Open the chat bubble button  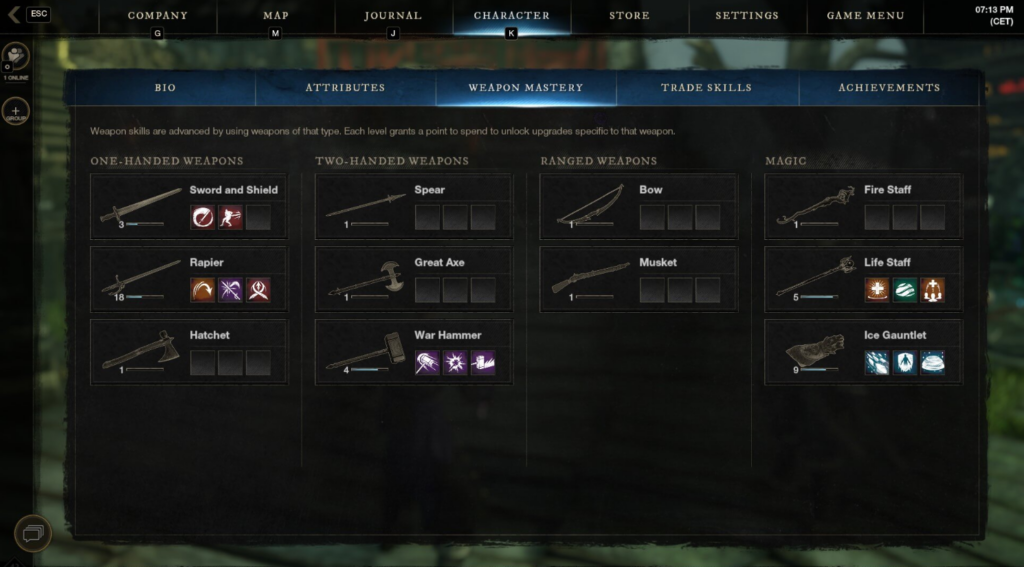(32, 534)
